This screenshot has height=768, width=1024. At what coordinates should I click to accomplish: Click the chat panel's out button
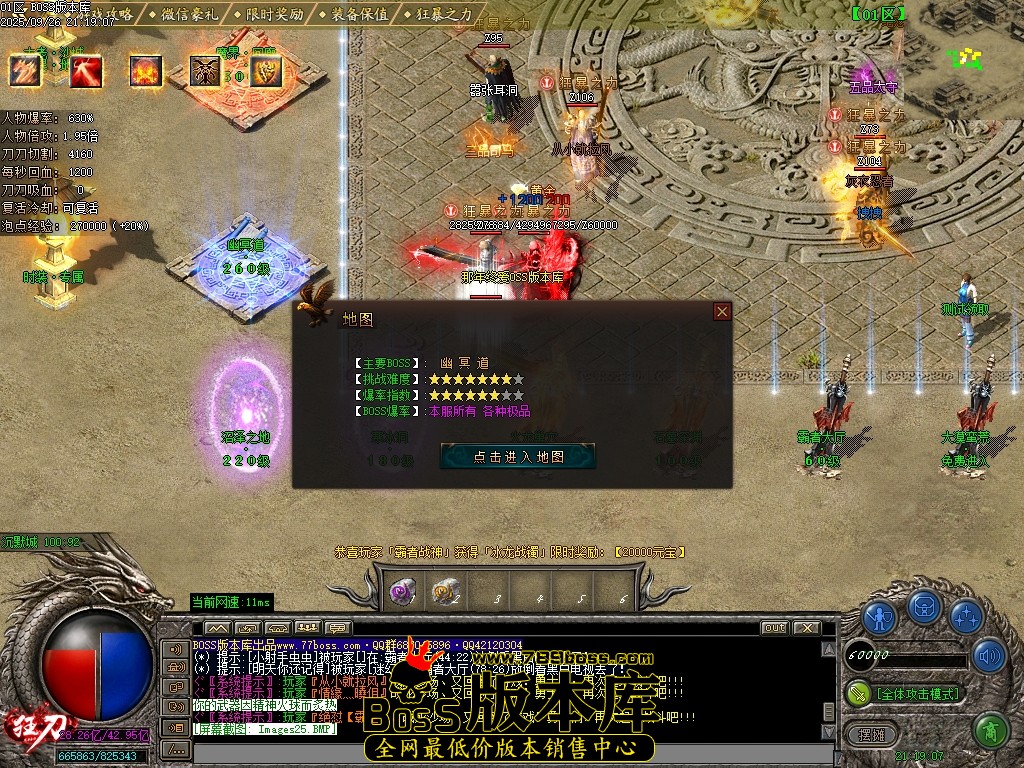point(774,628)
